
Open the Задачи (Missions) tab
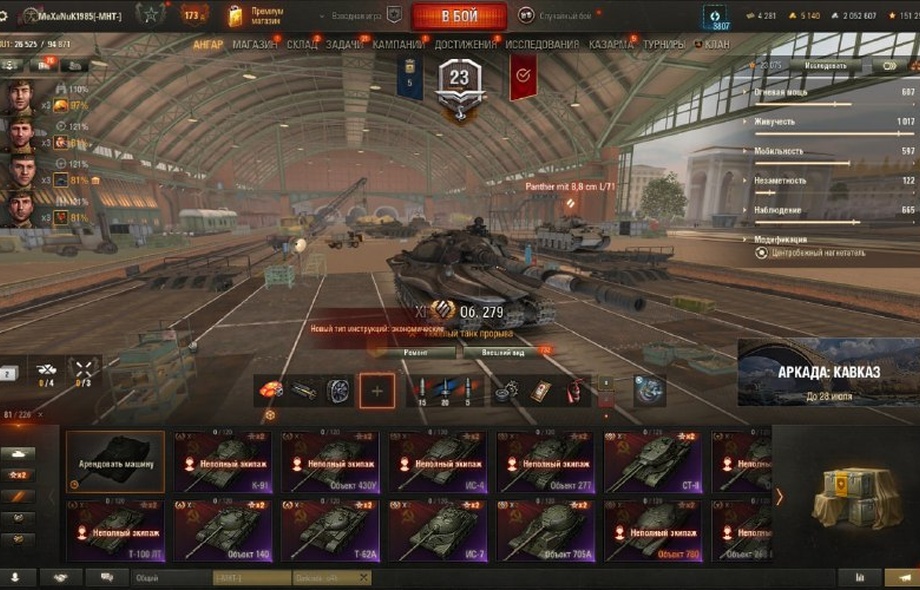[346, 45]
